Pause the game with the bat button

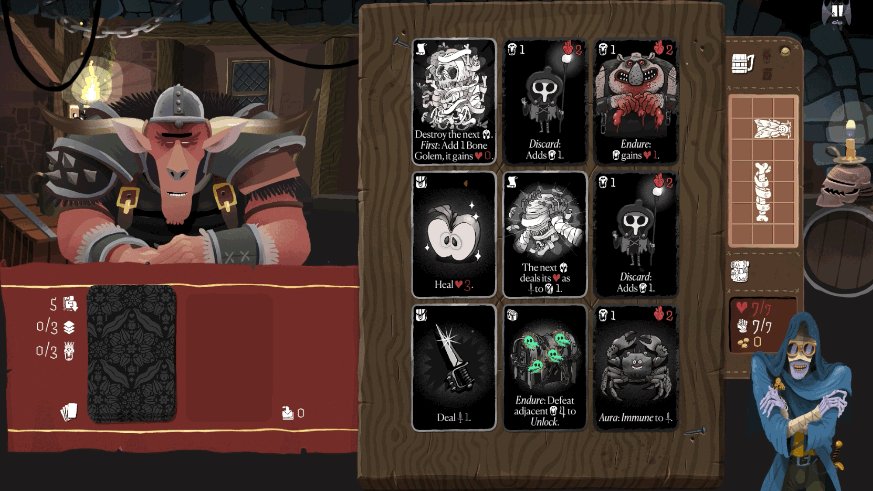click(x=836, y=13)
